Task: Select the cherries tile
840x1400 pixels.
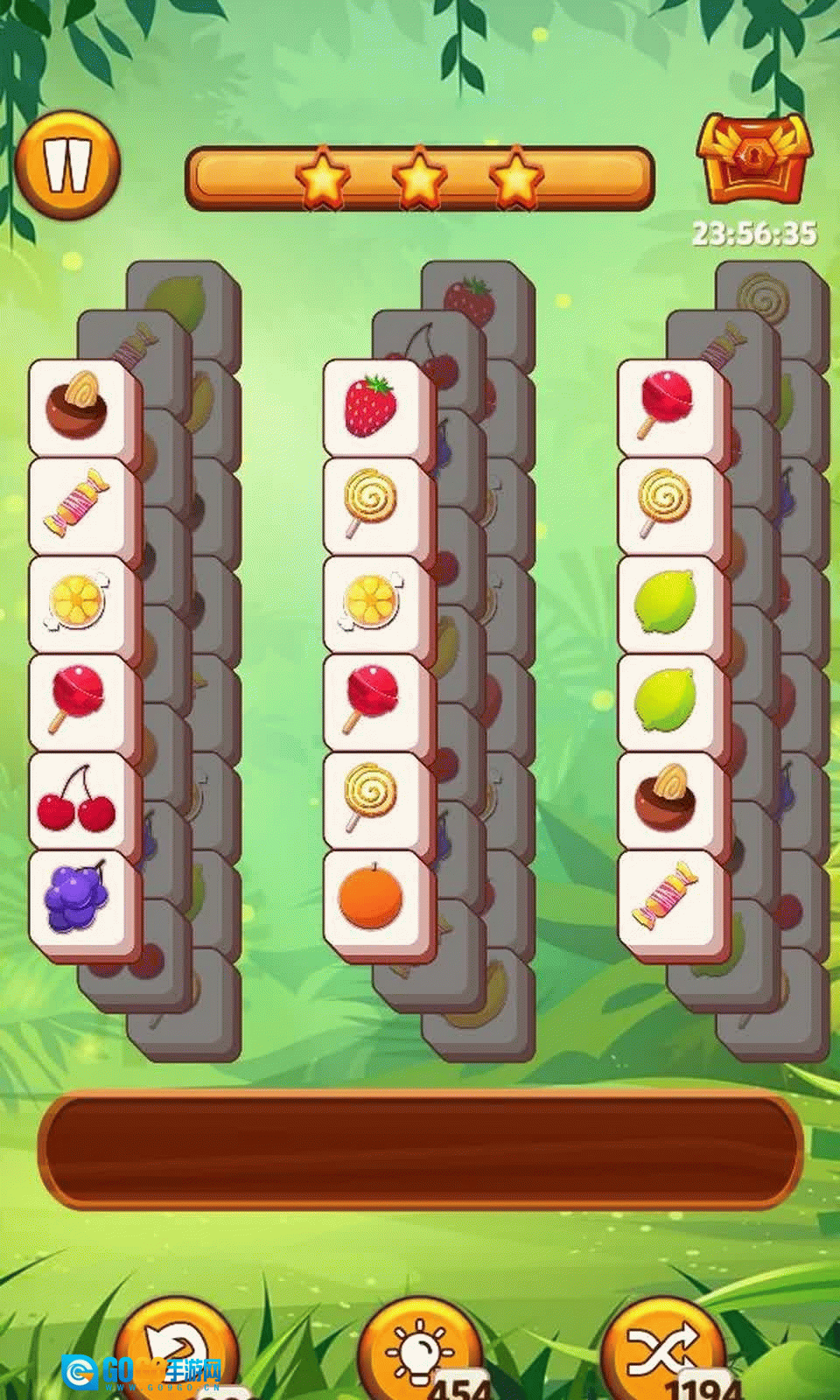Action: pyautogui.click(x=79, y=801)
